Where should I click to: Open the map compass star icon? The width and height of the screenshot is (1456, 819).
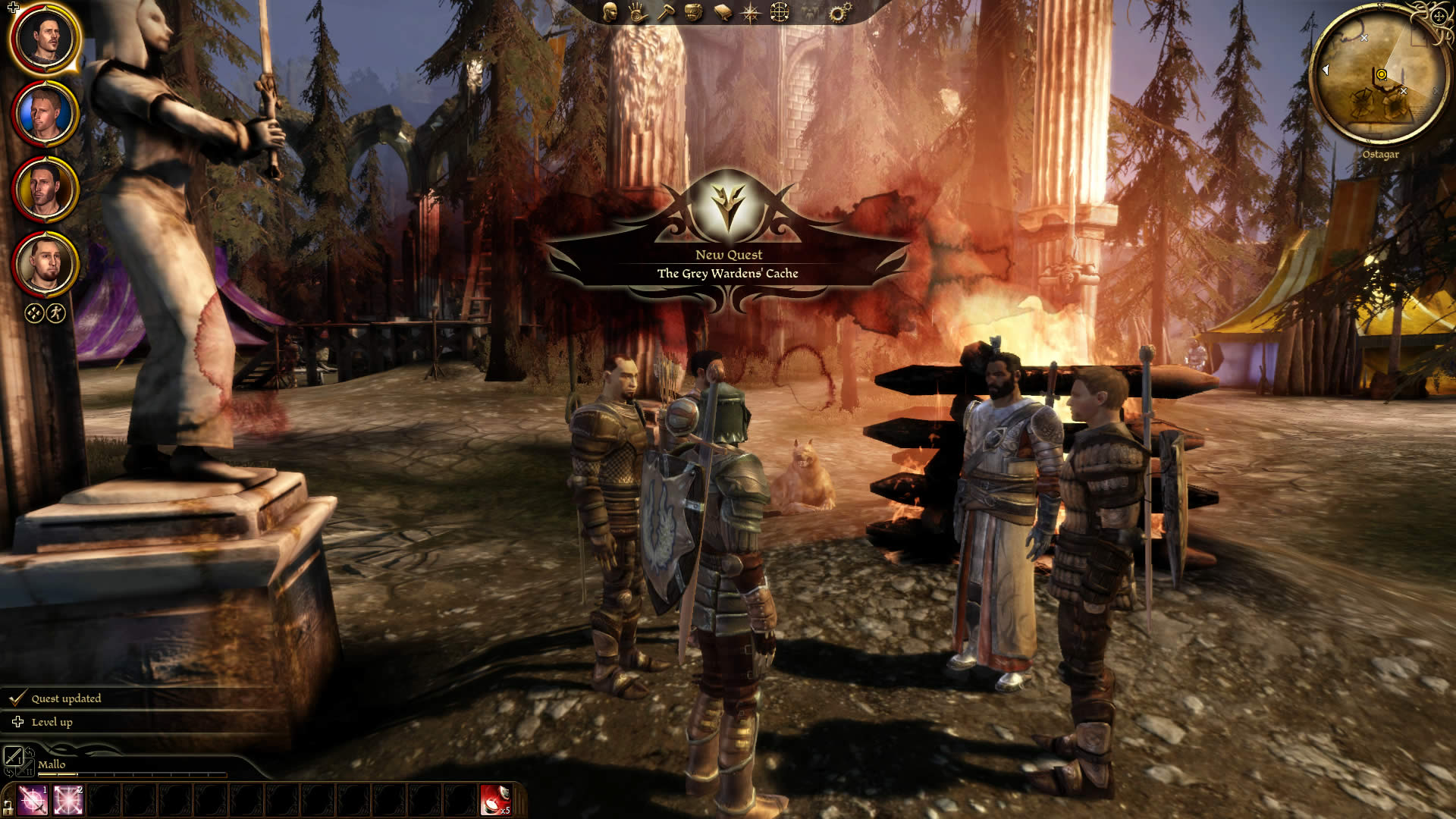point(751,12)
